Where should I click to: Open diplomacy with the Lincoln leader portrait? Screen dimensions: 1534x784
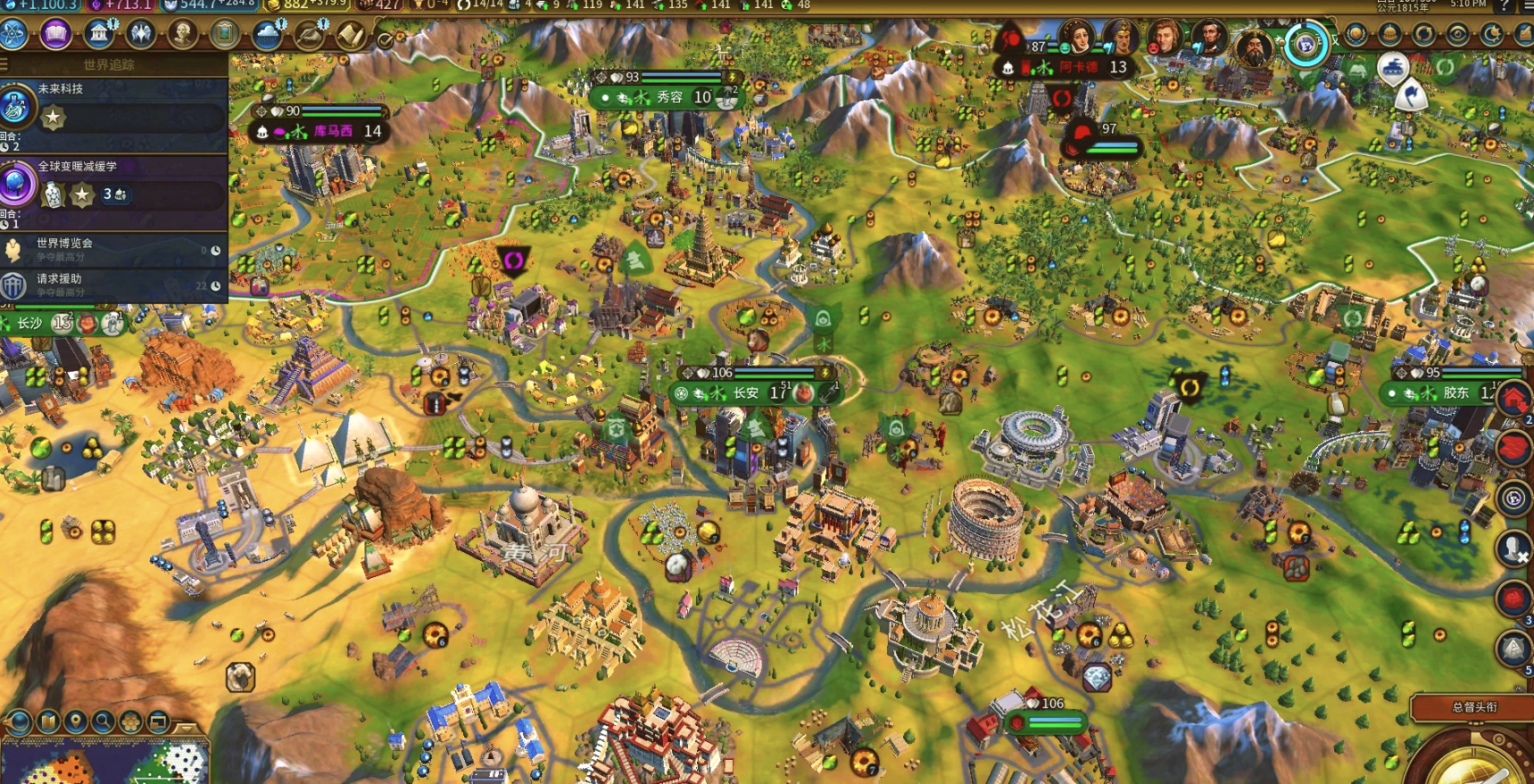point(1209,38)
